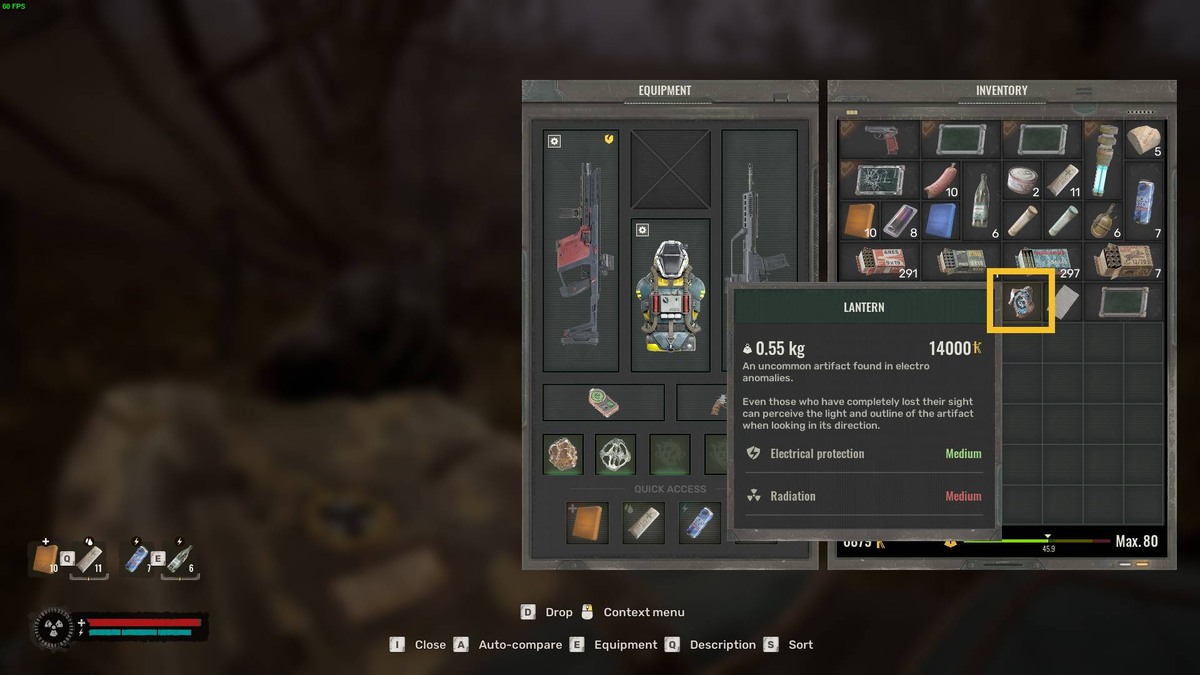The image size is (1200, 675).
Task: Click the canned food stack of 2
Action: [1022, 181]
